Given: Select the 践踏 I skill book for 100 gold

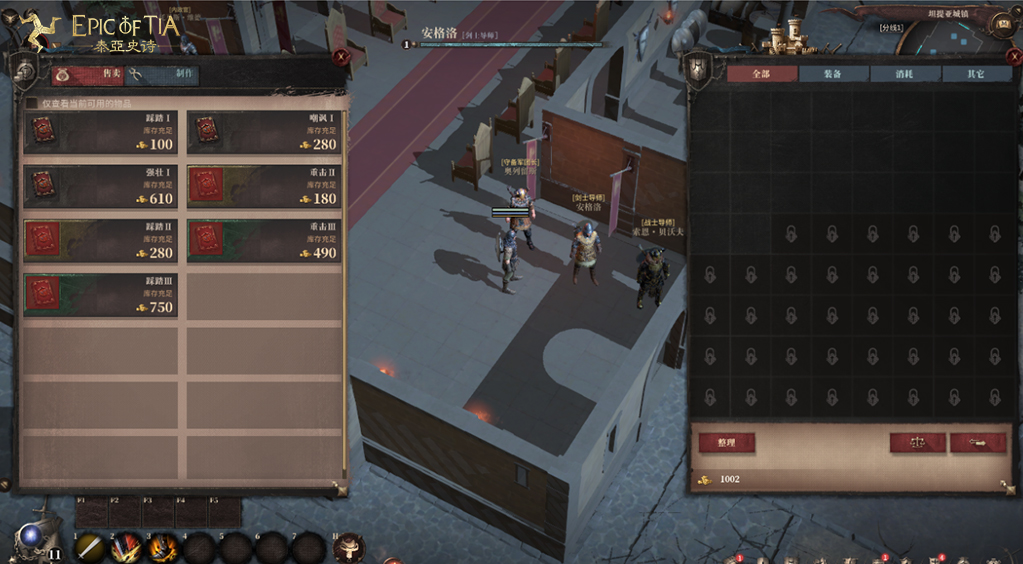Looking at the screenshot, I should click(100, 133).
